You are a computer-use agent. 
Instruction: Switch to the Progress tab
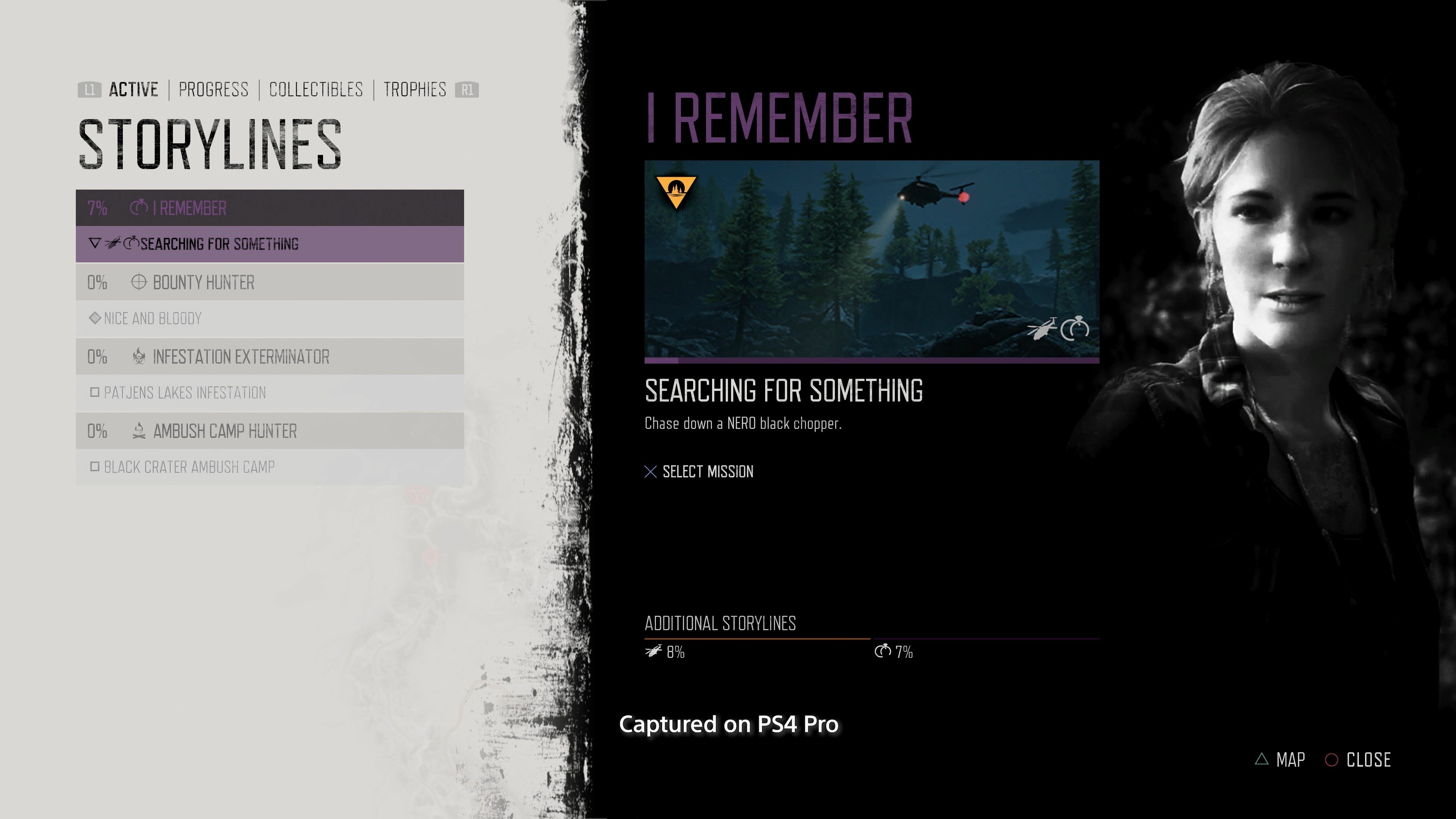click(213, 89)
